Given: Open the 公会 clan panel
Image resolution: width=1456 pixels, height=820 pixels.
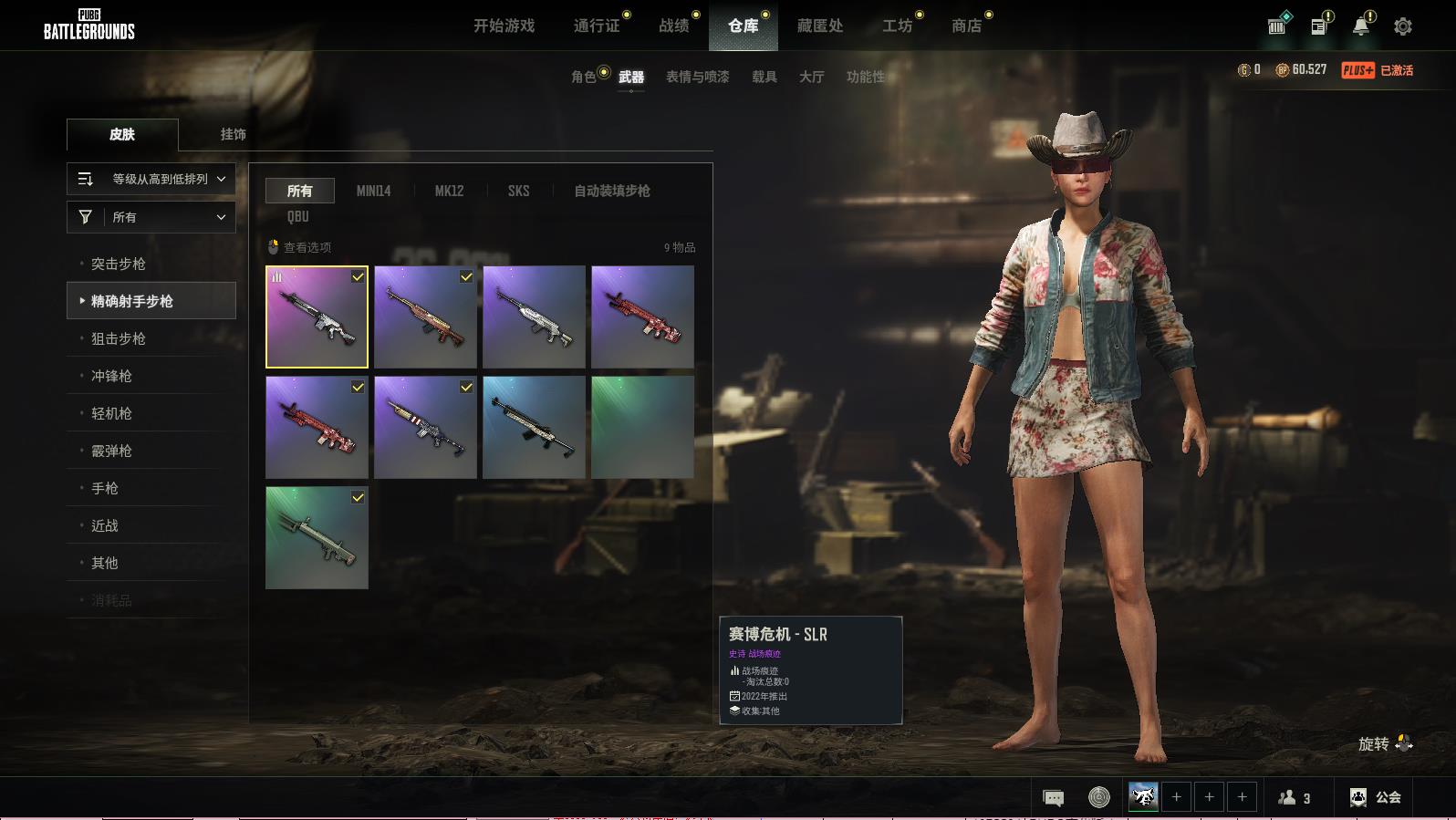Looking at the screenshot, I should click(x=1376, y=797).
